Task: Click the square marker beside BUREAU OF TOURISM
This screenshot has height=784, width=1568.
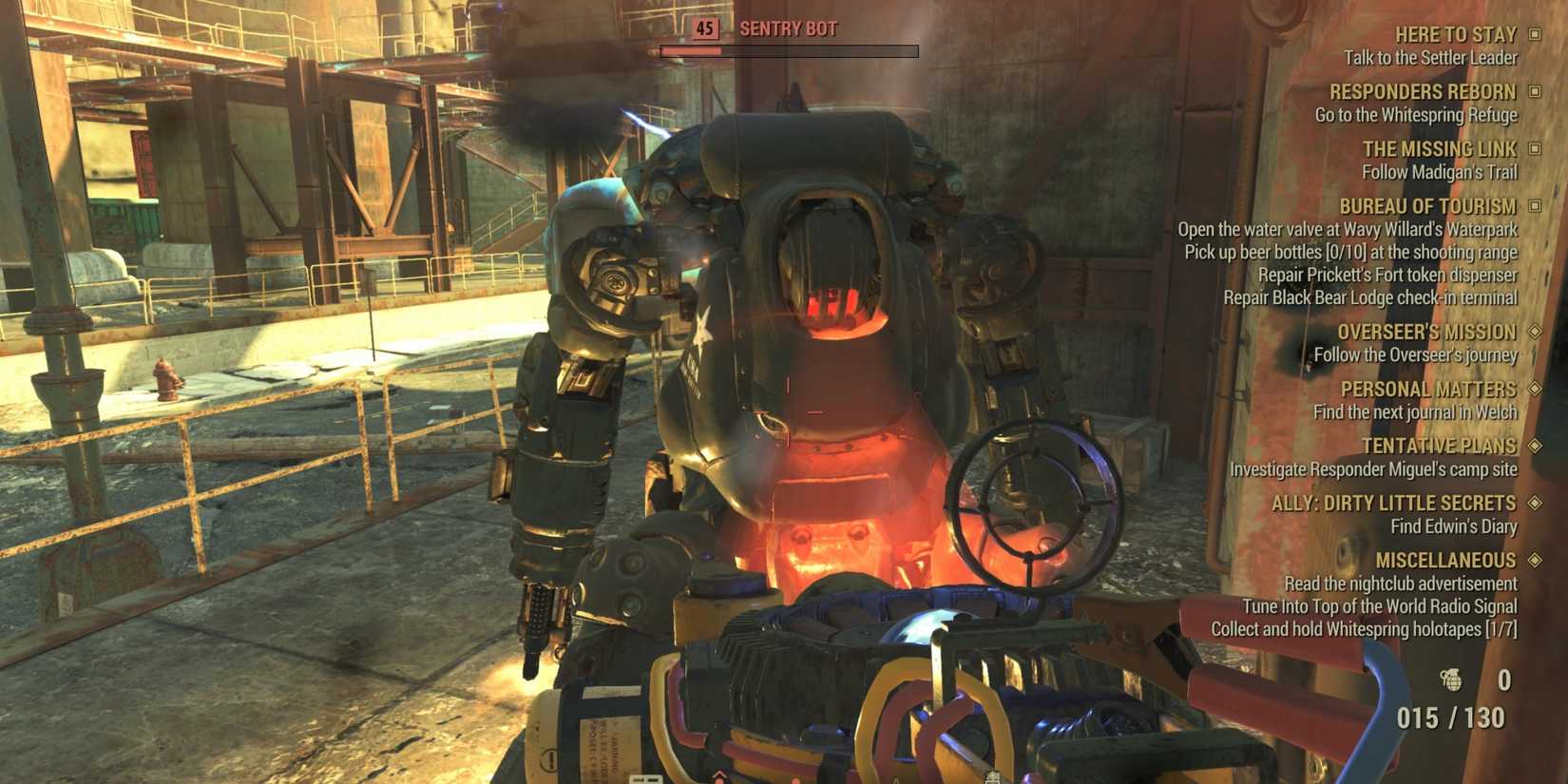Action: 1534,206
